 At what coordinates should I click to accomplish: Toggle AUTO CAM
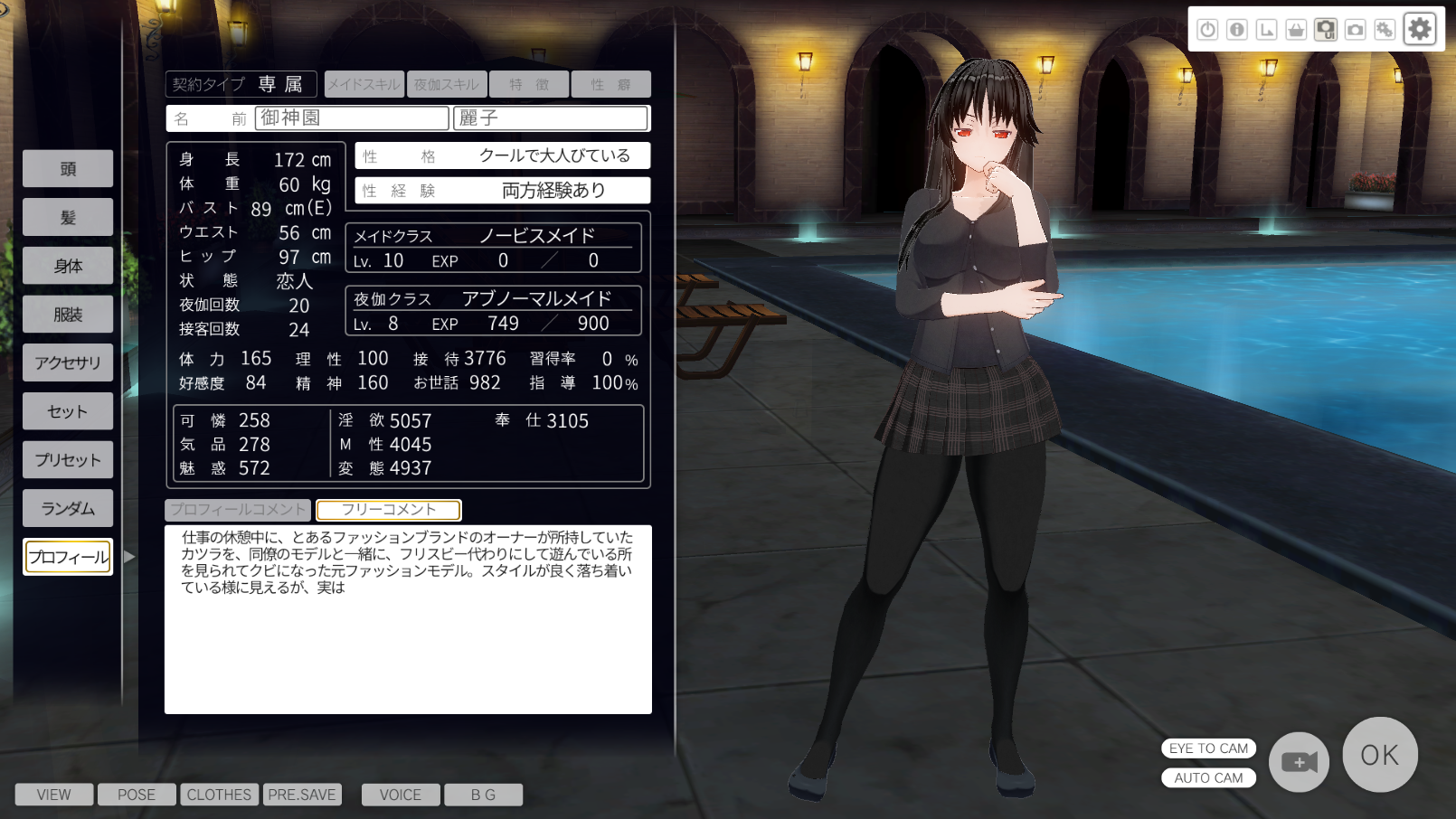(x=1208, y=777)
